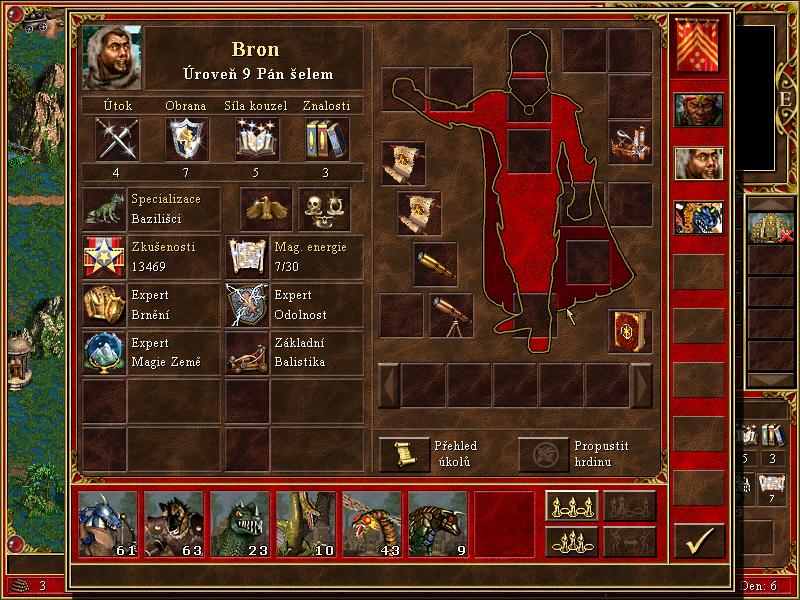This screenshot has height=600, width=800.
Task: Open Přehled úkolů quest log
Action: (x=404, y=454)
